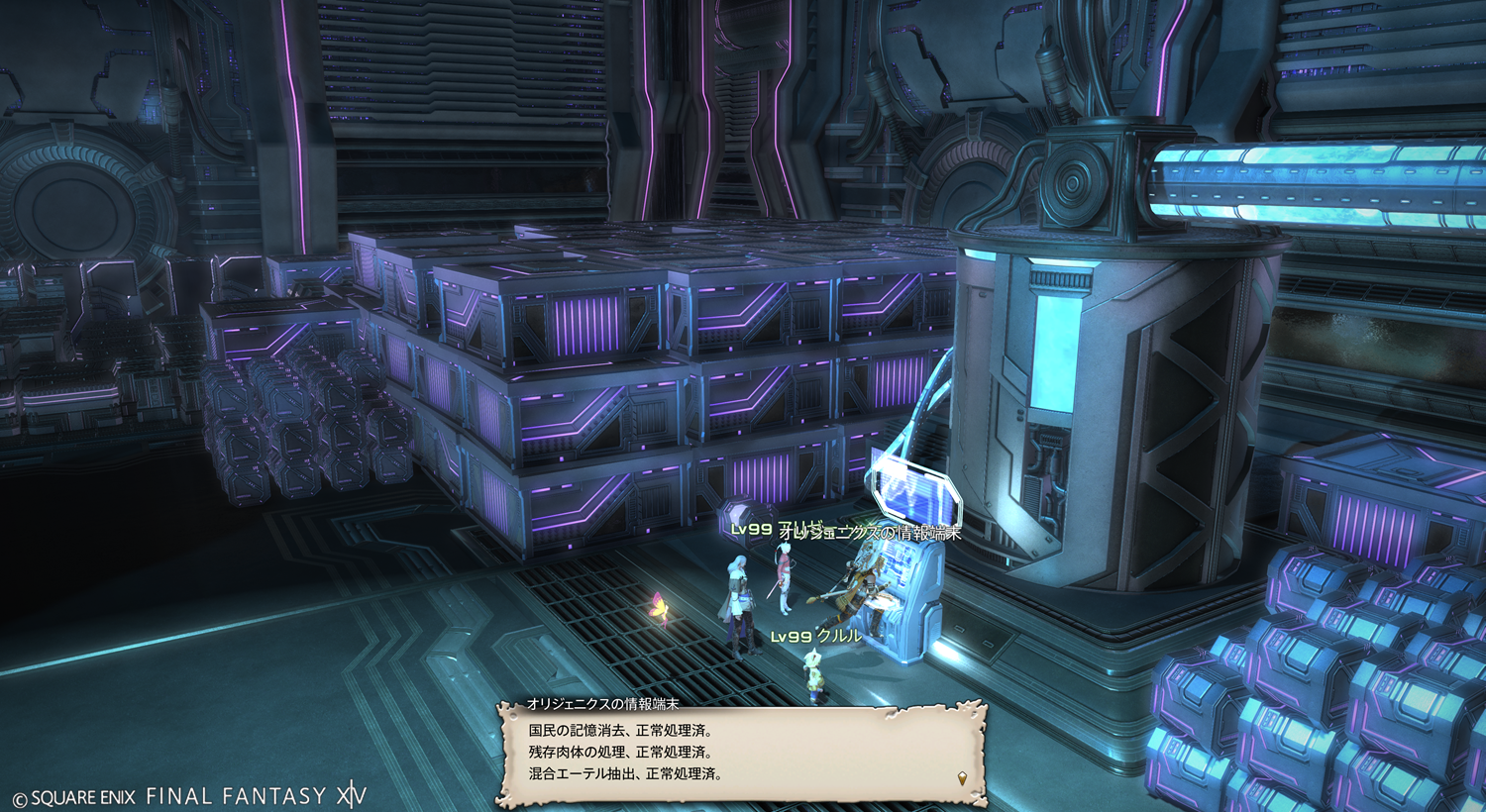Image resolution: width=1486 pixels, height=812 pixels.
Task: Select the Lv99 クルル nameplate
Action: point(815,636)
